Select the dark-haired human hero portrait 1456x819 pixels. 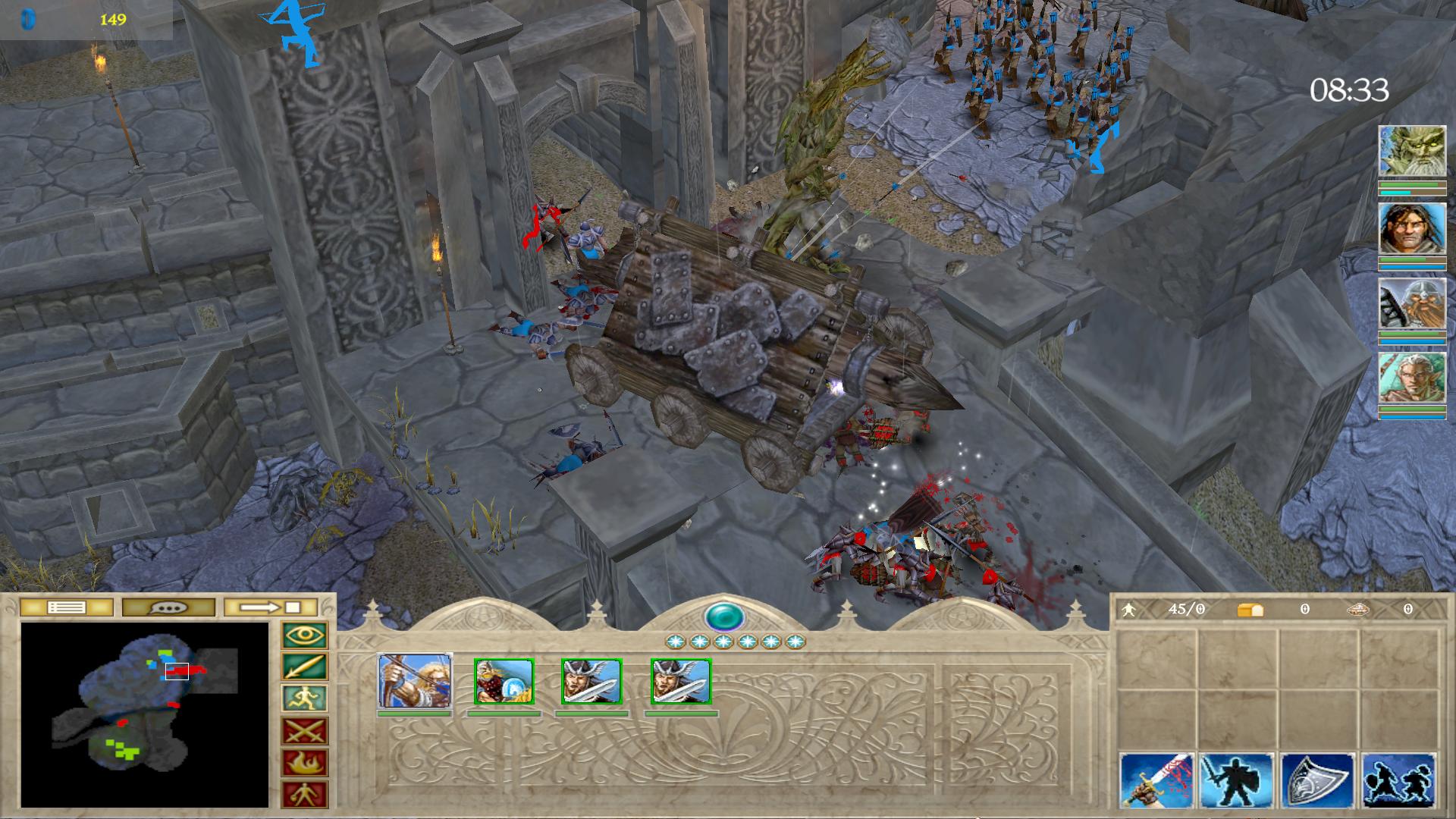(x=1411, y=228)
